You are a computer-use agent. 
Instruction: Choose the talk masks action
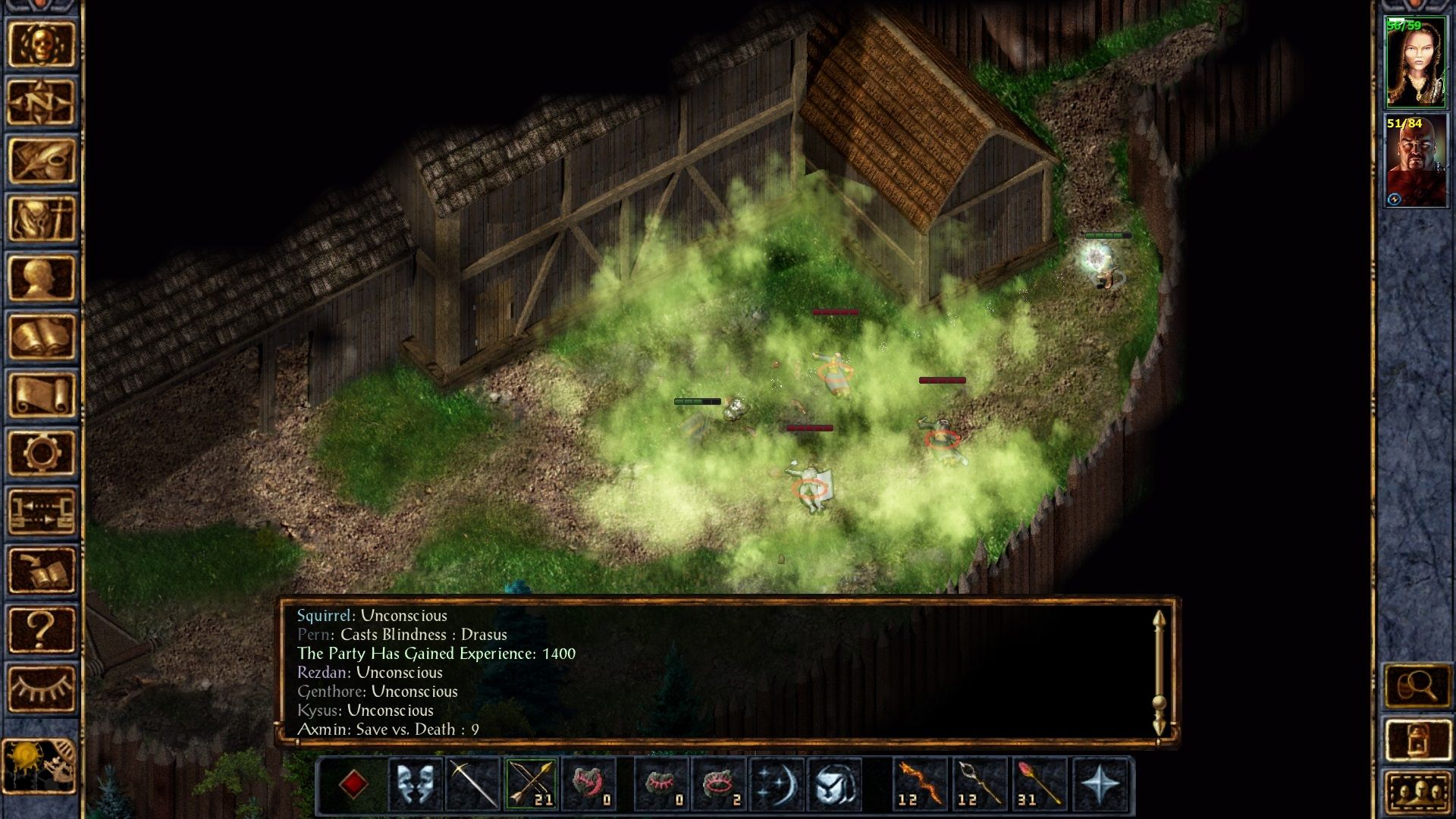415,783
